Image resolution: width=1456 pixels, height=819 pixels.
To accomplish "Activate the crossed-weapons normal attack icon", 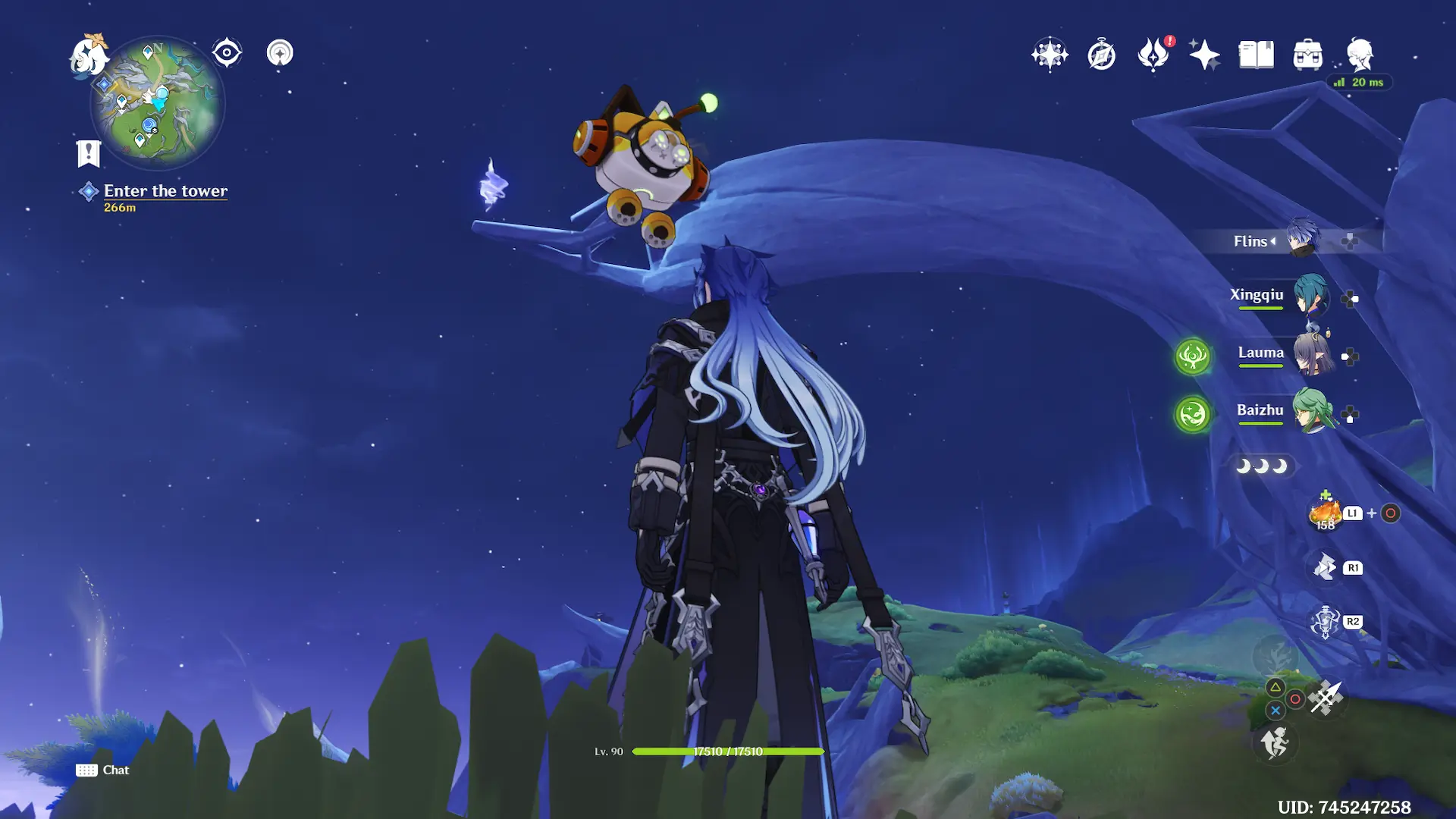I will pyautogui.click(x=1326, y=698).
